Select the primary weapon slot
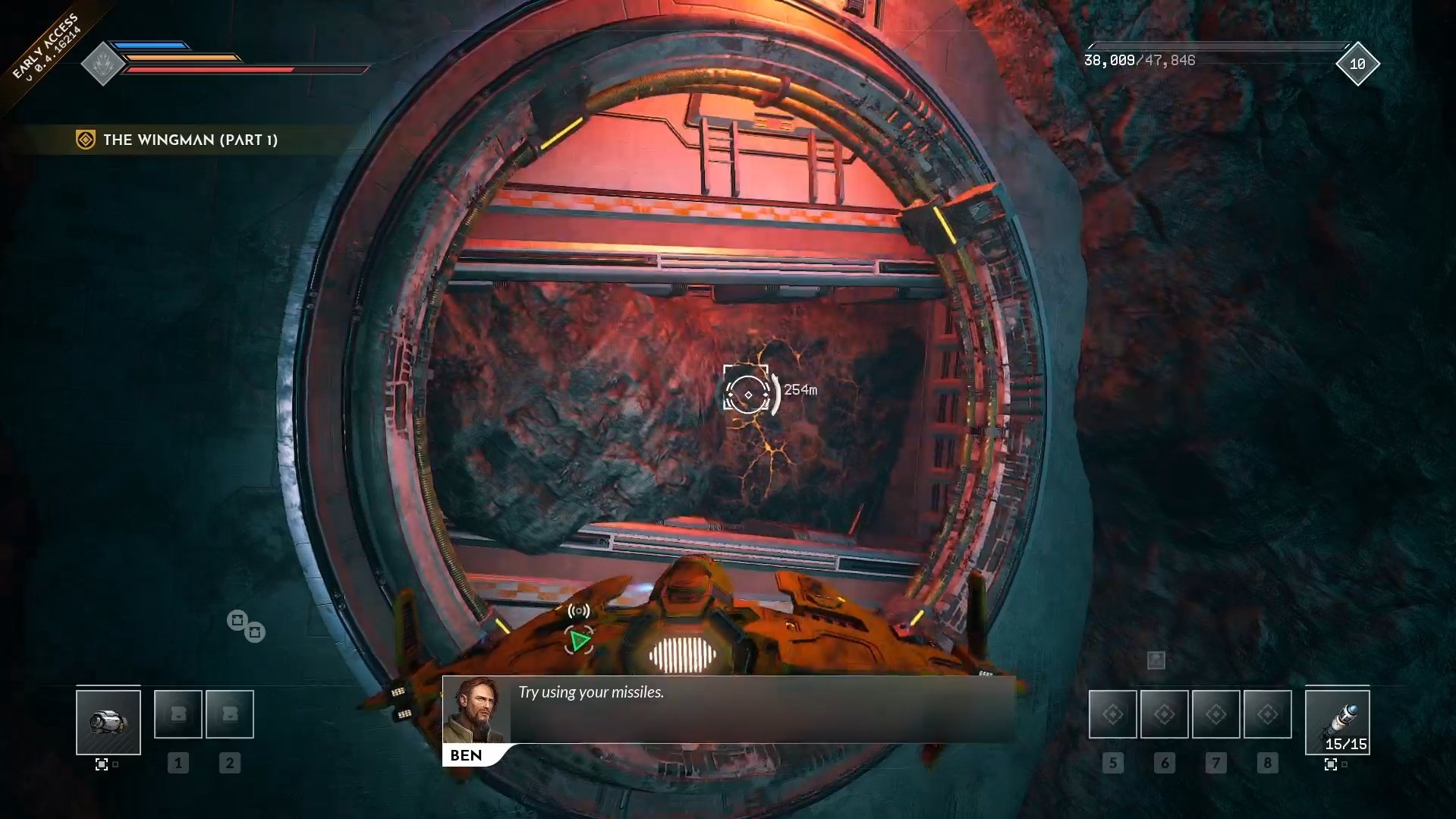1456x819 pixels. [x=108, y=721]
